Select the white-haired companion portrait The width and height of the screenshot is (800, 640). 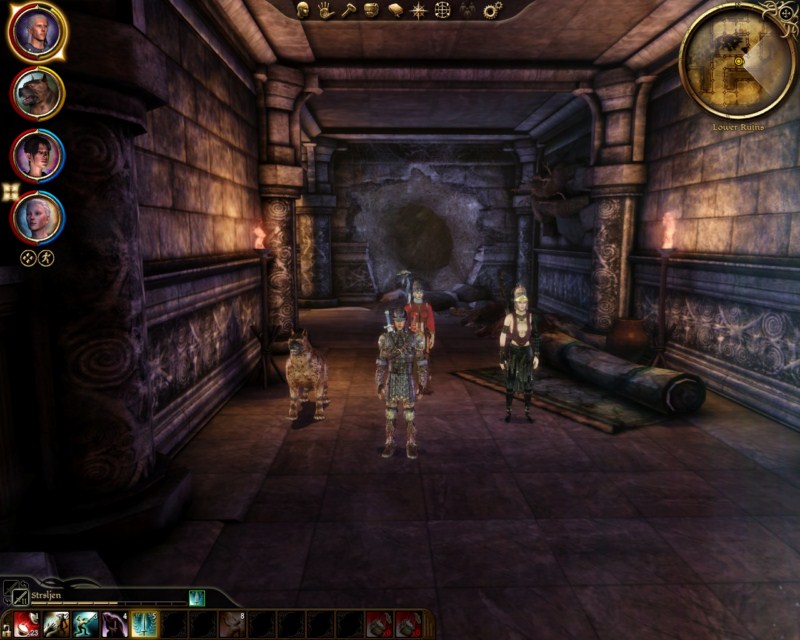[38, 216]
